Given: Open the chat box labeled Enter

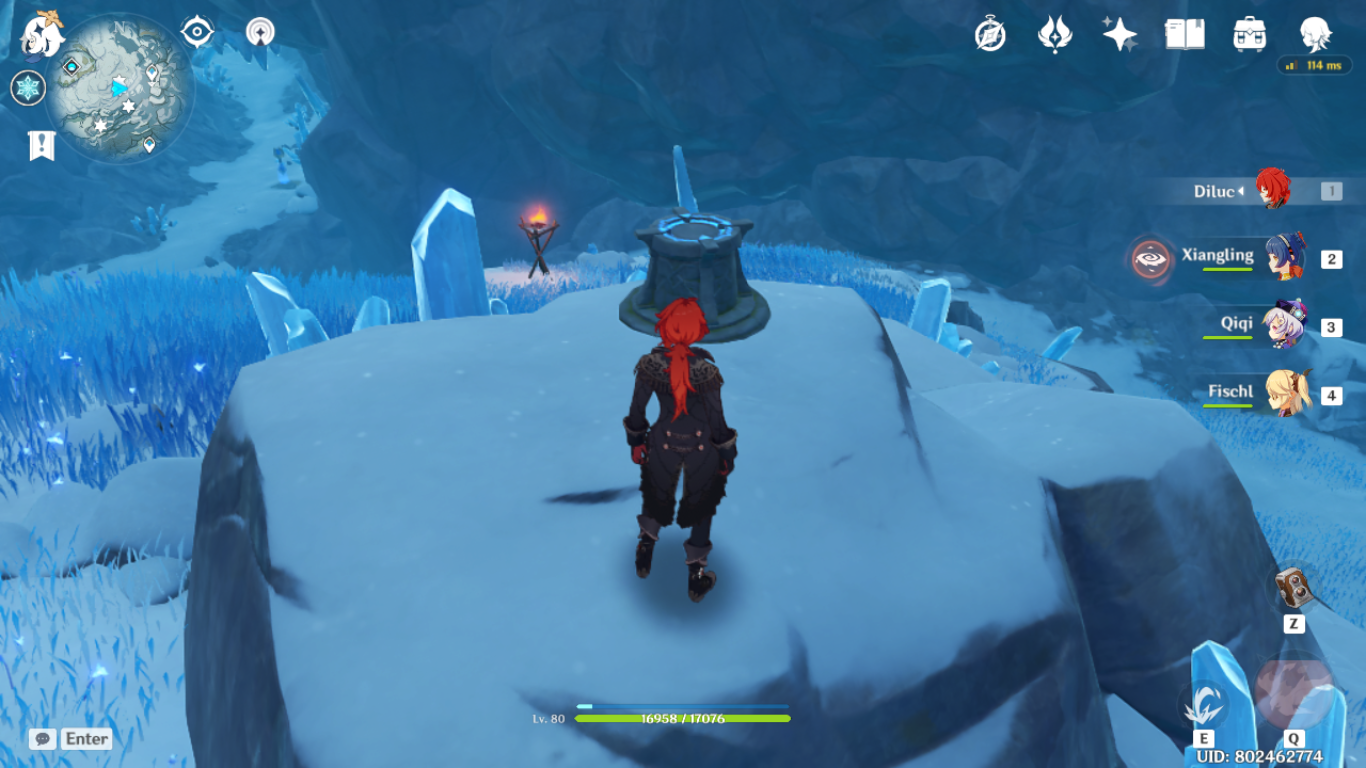Looking at the screenshot, I should pyautogui.click(x=70, y=739).
